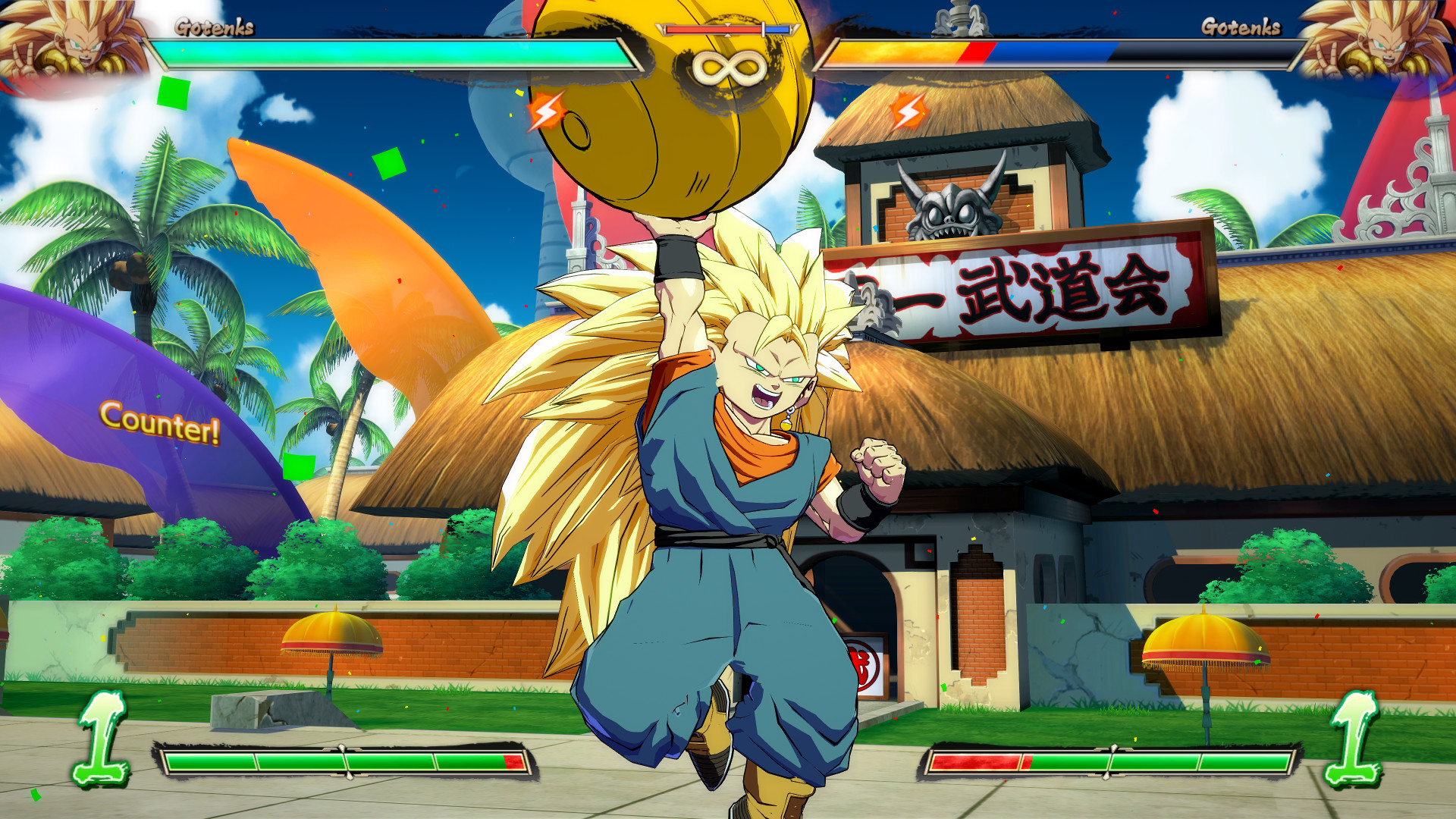Click the infinity timer symbol
The height and width of the screenshot is (819, 1456).
(x=728, y=68)
